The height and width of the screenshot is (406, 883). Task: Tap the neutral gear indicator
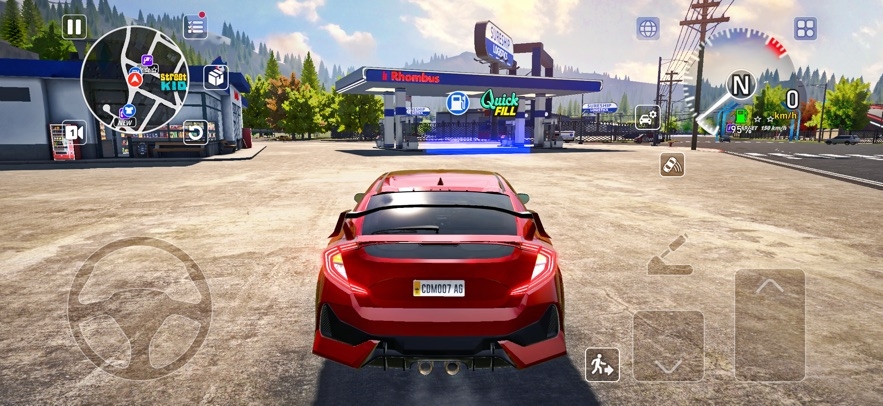tap(740, 85)
